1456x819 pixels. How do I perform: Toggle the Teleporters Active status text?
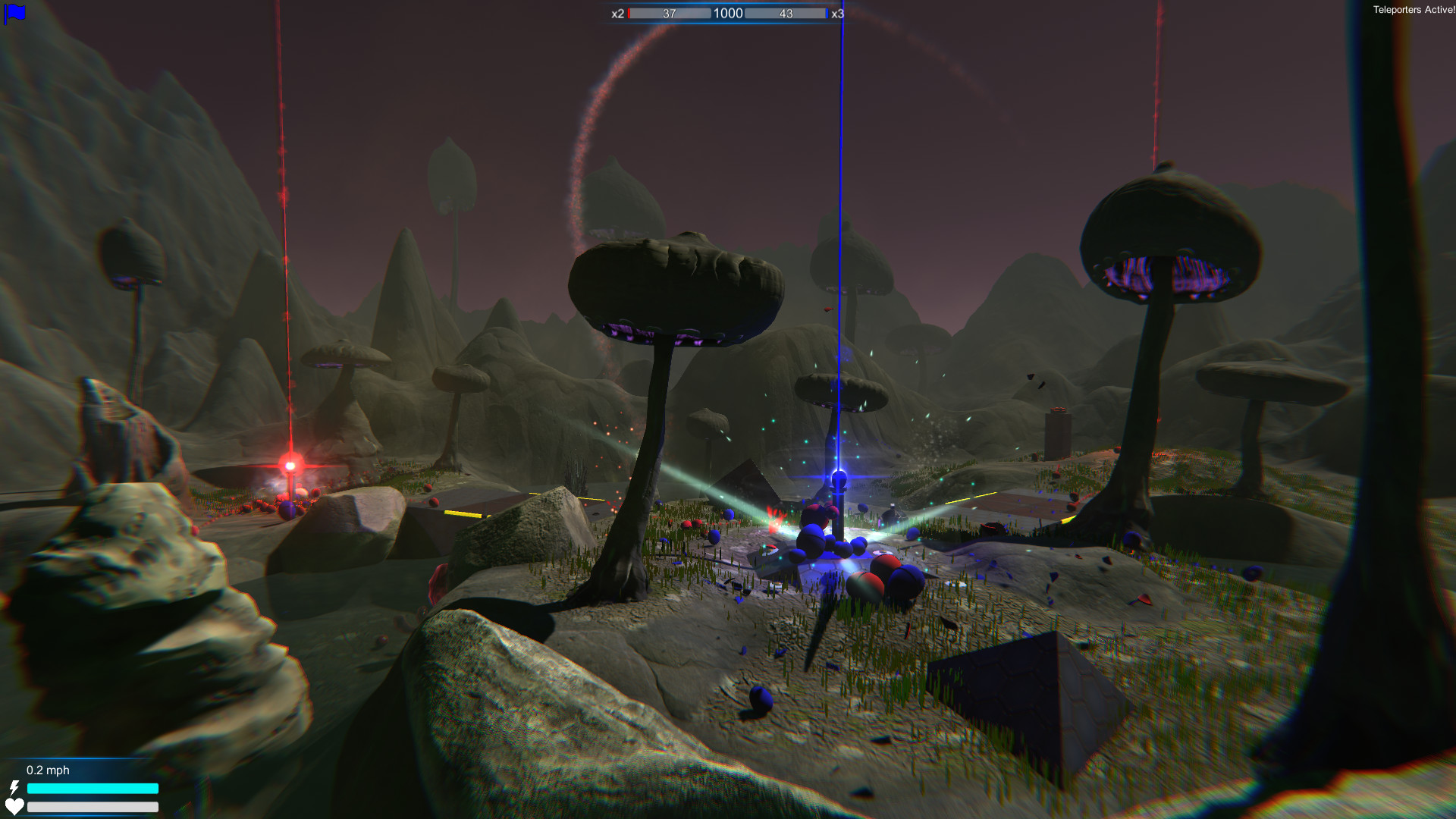(x=1412, y=11)
